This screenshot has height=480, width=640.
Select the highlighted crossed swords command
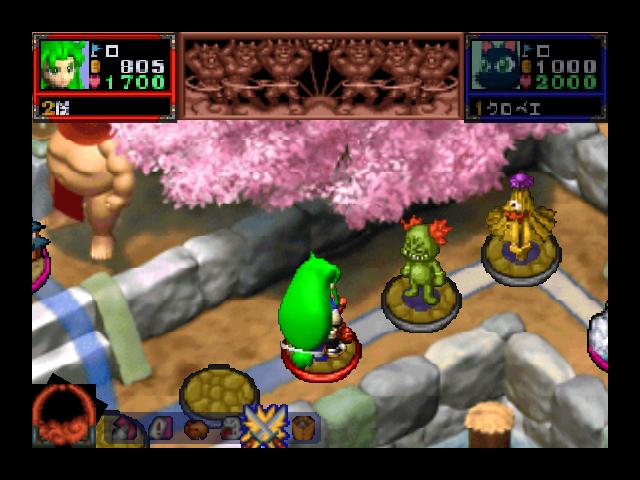coord(265,428)
